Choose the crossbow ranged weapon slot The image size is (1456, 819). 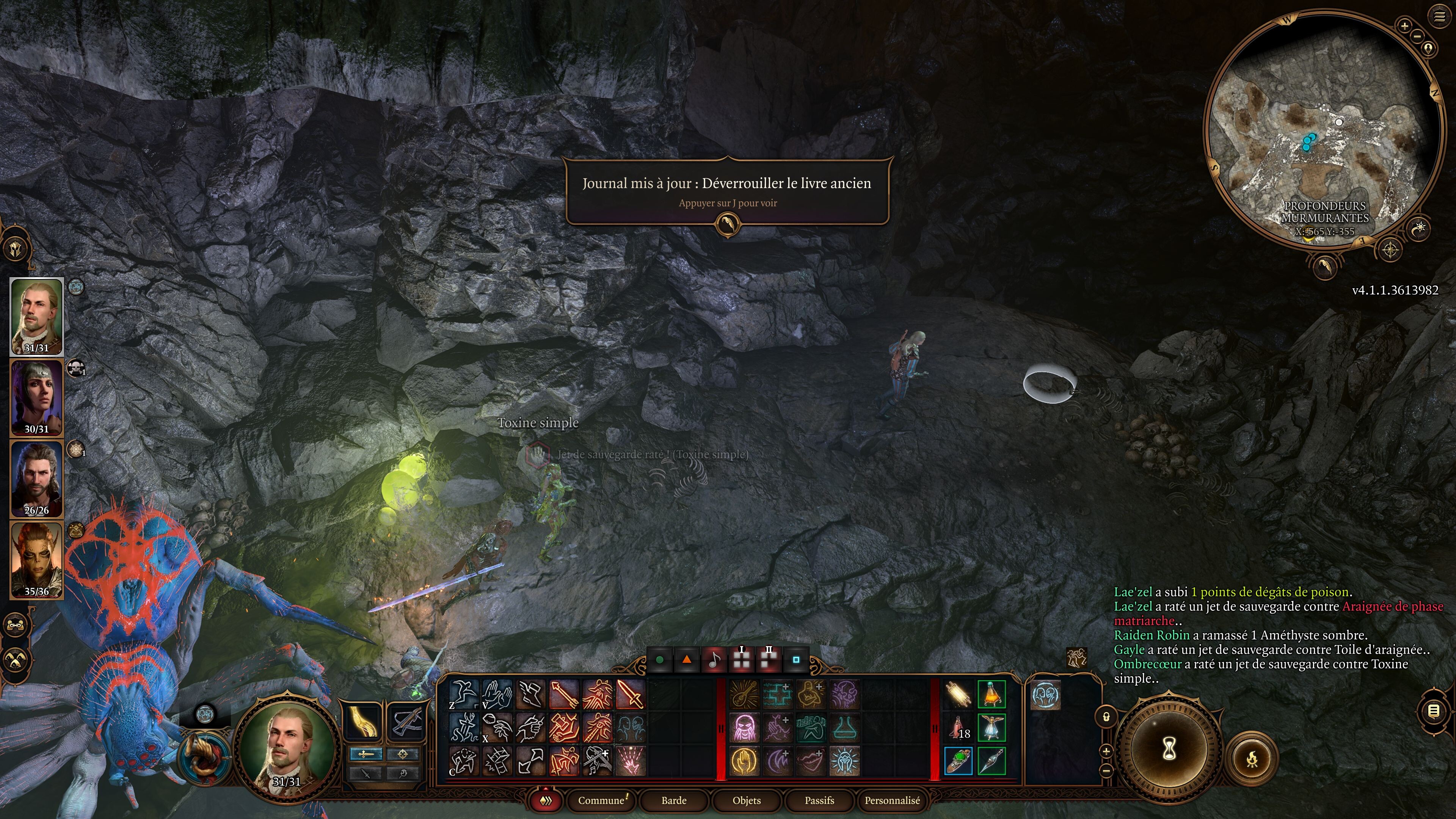click(x=406, y=721)
